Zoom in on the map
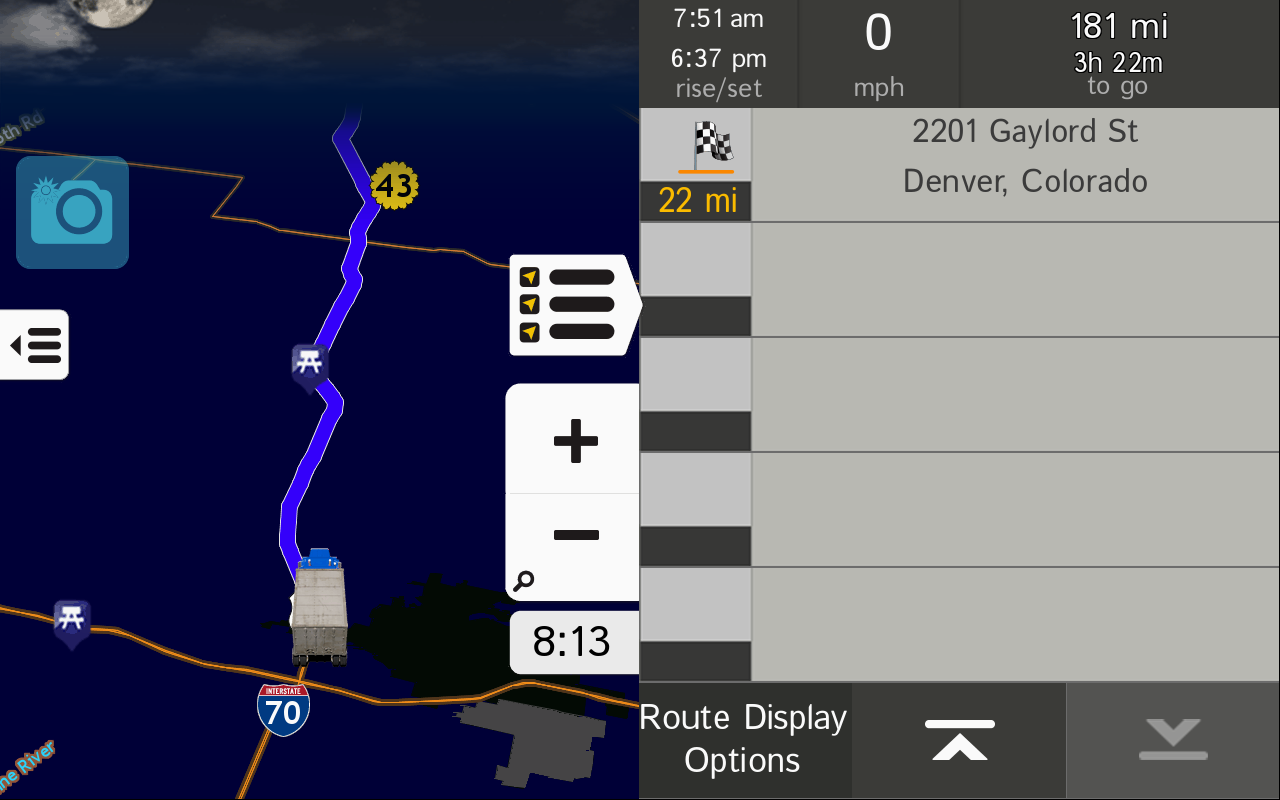 574,440
